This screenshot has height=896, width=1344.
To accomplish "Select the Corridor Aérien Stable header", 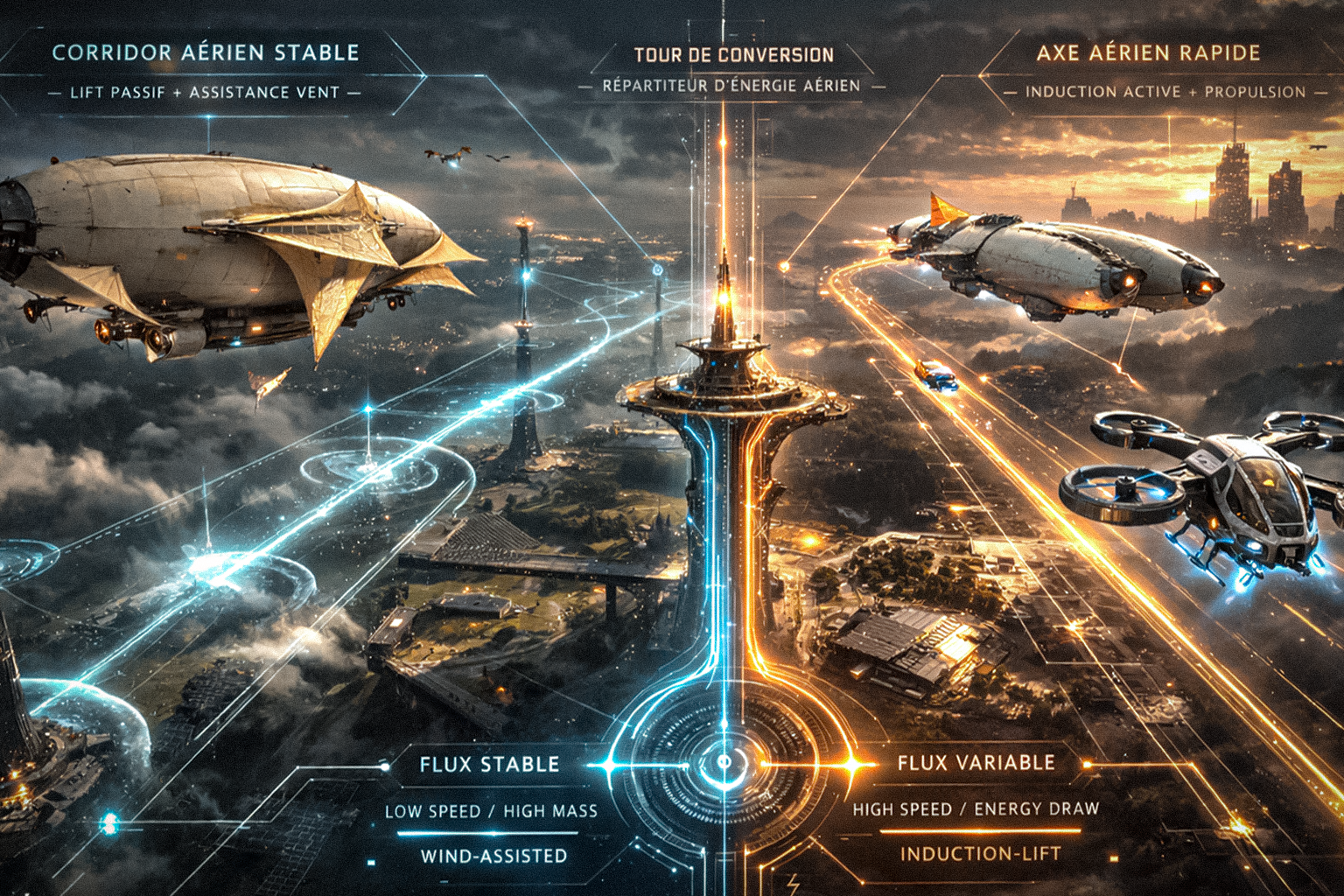I will coord(206,52).
